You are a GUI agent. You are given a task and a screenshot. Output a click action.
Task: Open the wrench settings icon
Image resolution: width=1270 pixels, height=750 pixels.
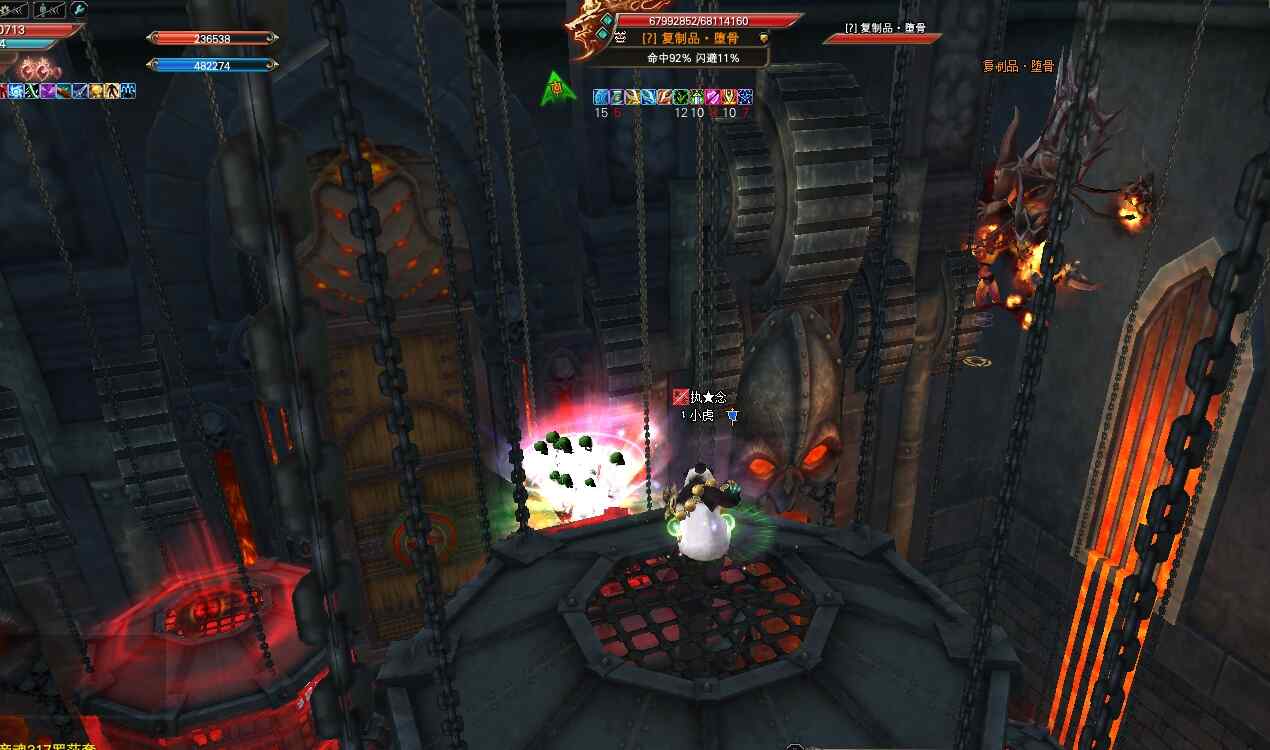(x=79, y=9)
